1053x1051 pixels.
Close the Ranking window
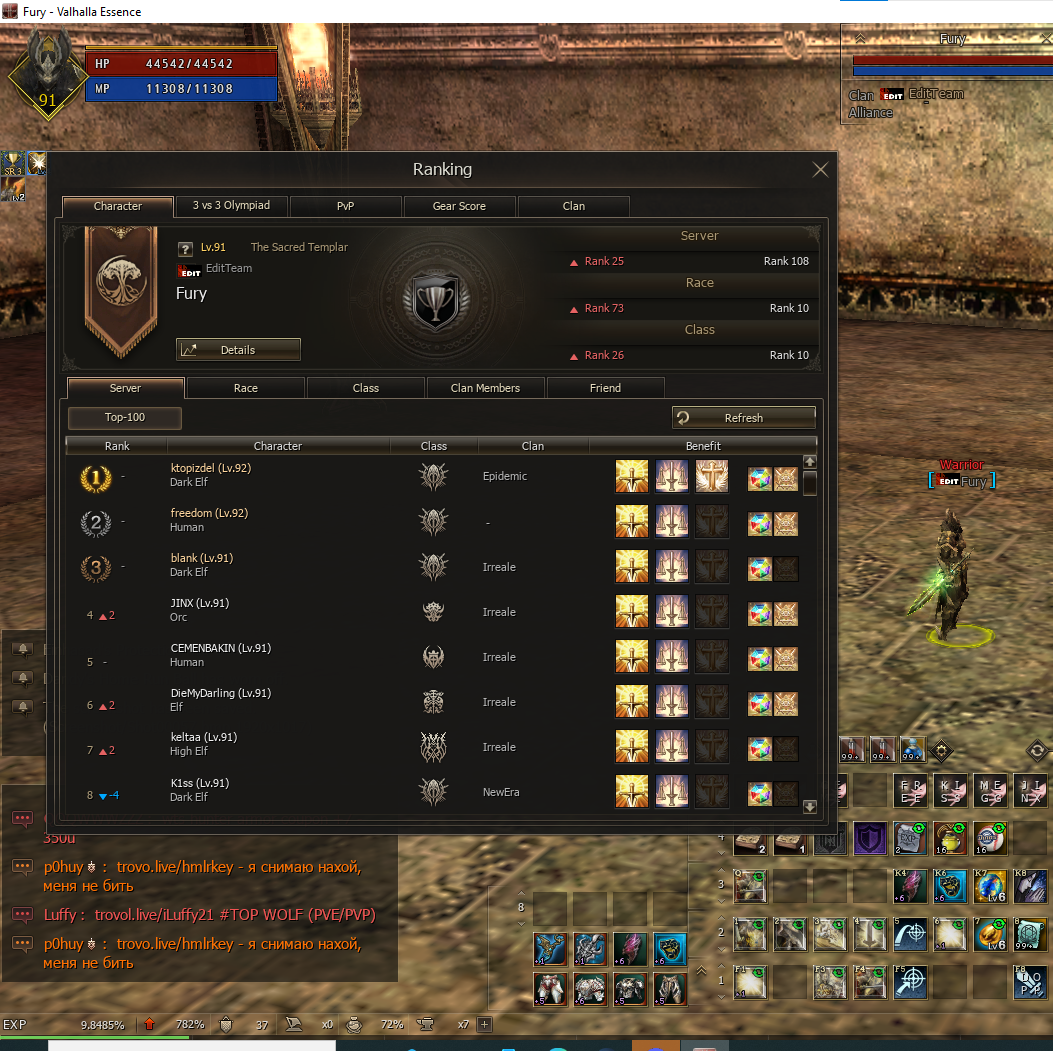click(x=820, y=169)
